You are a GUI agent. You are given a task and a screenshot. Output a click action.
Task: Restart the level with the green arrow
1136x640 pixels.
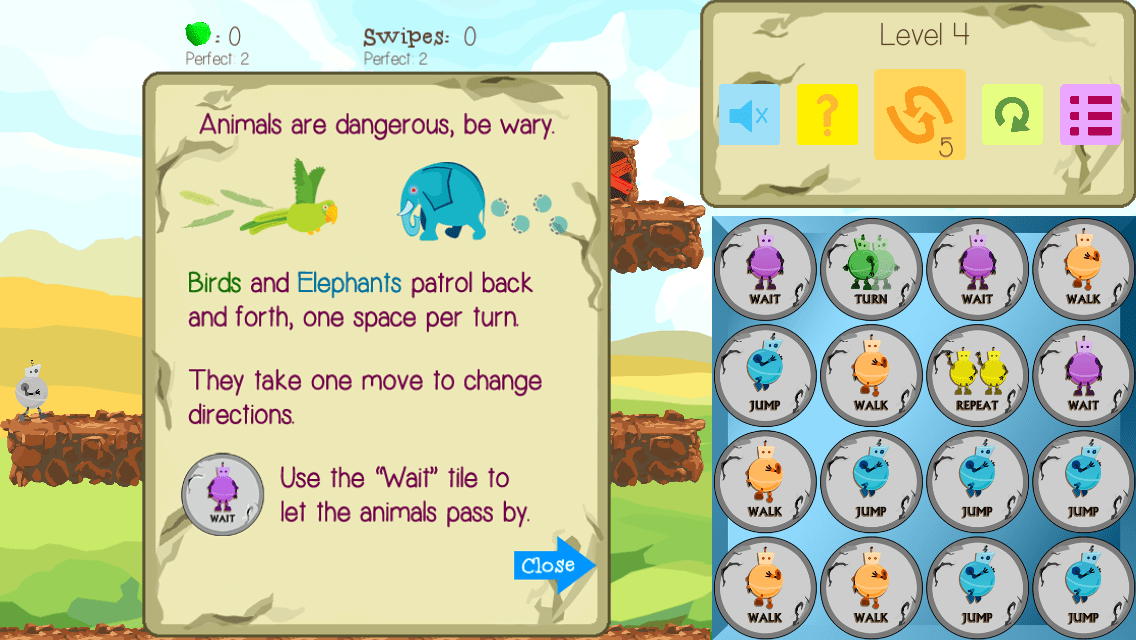click(x=1012, y=115)
